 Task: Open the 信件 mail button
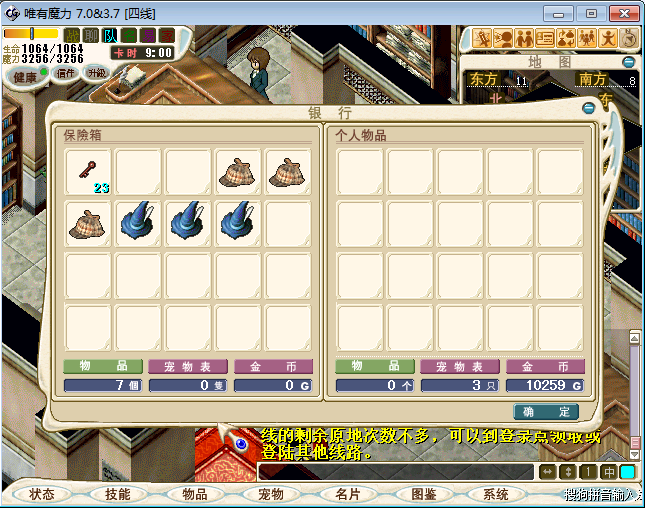click(66, 73)
